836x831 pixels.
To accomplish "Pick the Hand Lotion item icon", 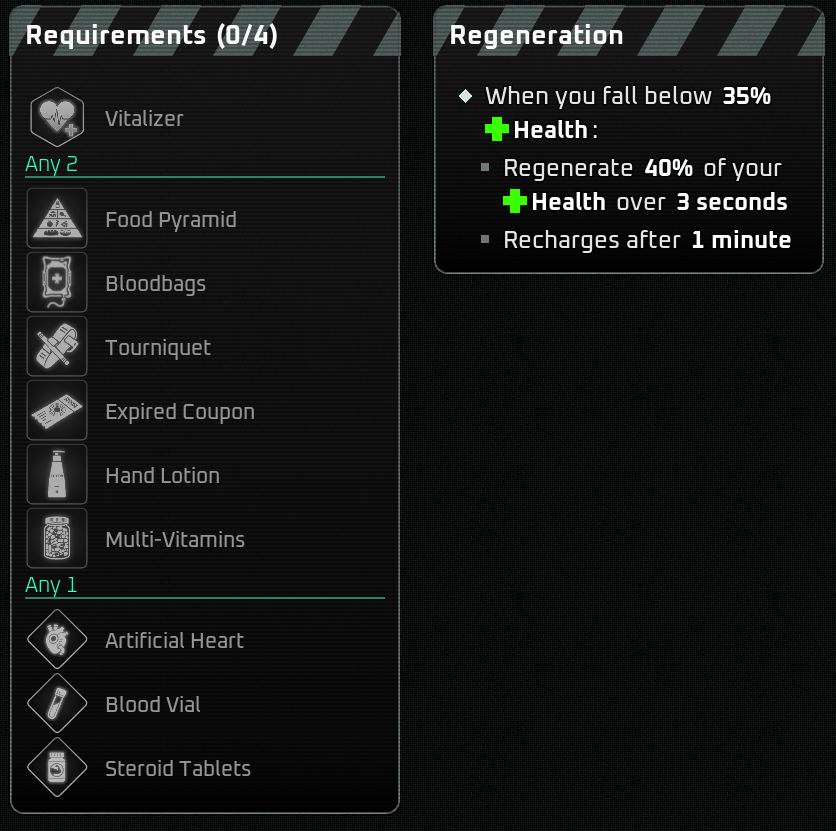I will [57, 475].
